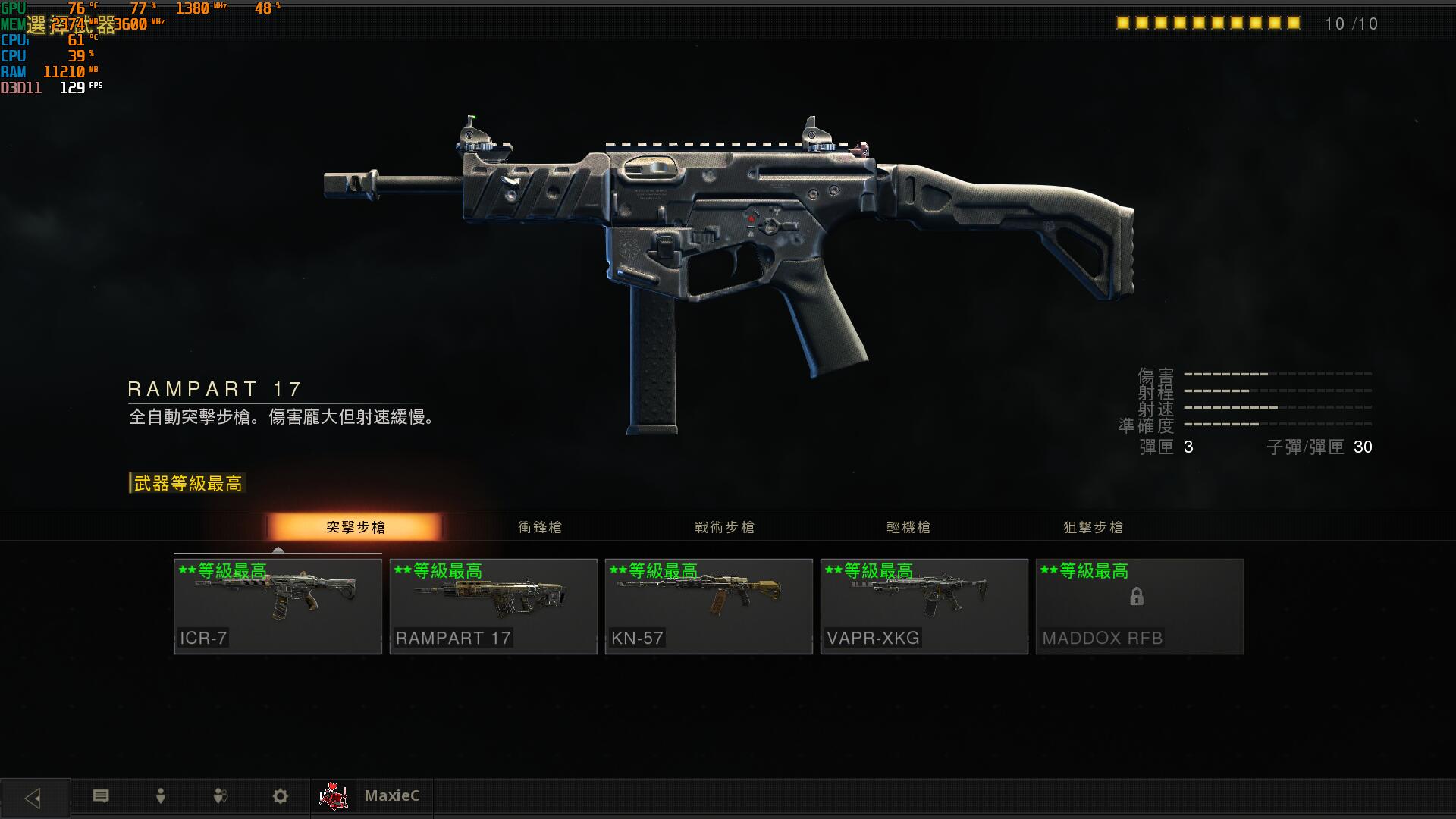Choose the ICR-7 weapon tile

pyautogui.click(x=278, y=606)
